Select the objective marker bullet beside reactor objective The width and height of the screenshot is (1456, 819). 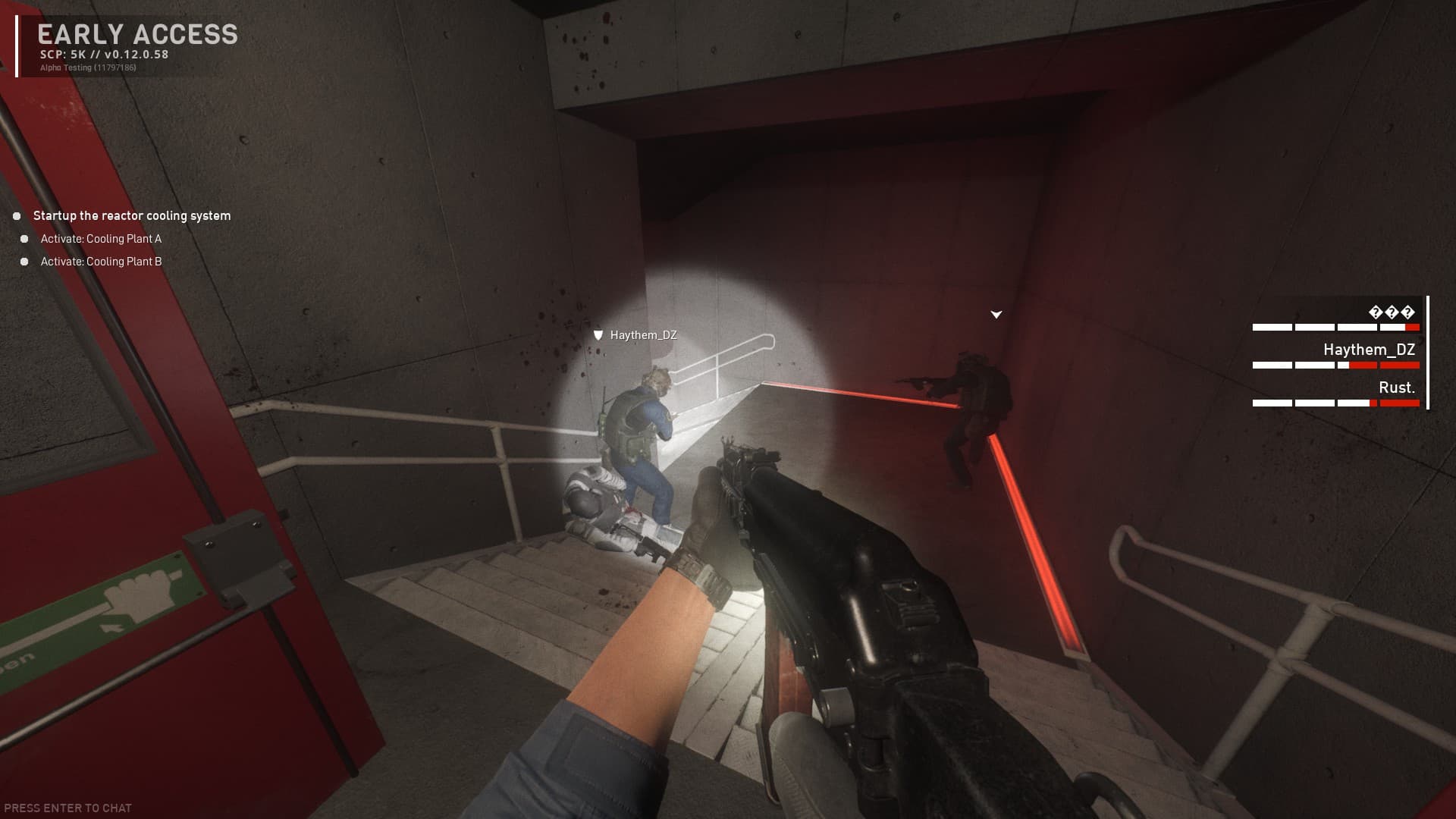[17, 216]
